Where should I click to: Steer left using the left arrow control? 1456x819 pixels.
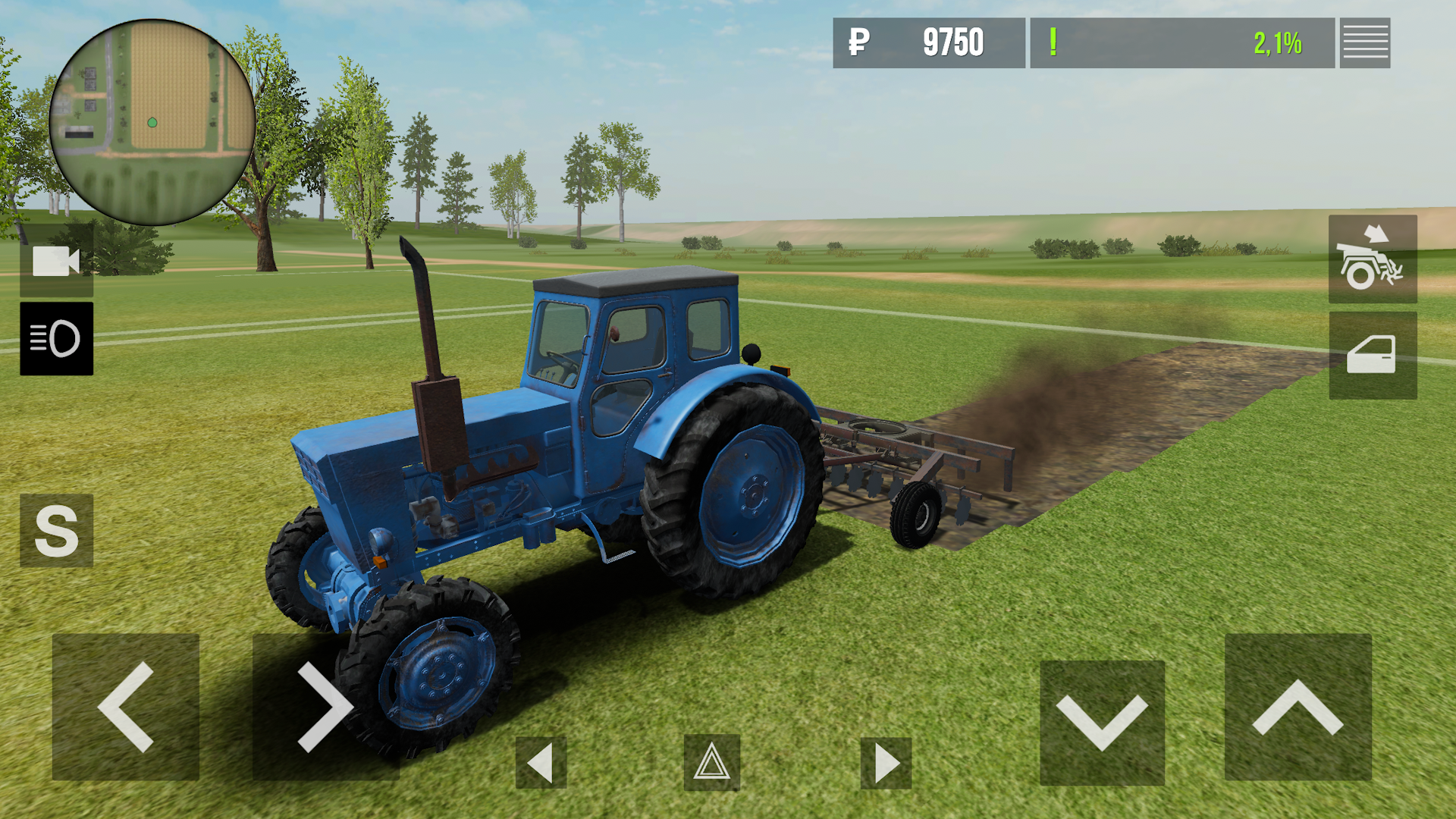(x=125, y=709)
